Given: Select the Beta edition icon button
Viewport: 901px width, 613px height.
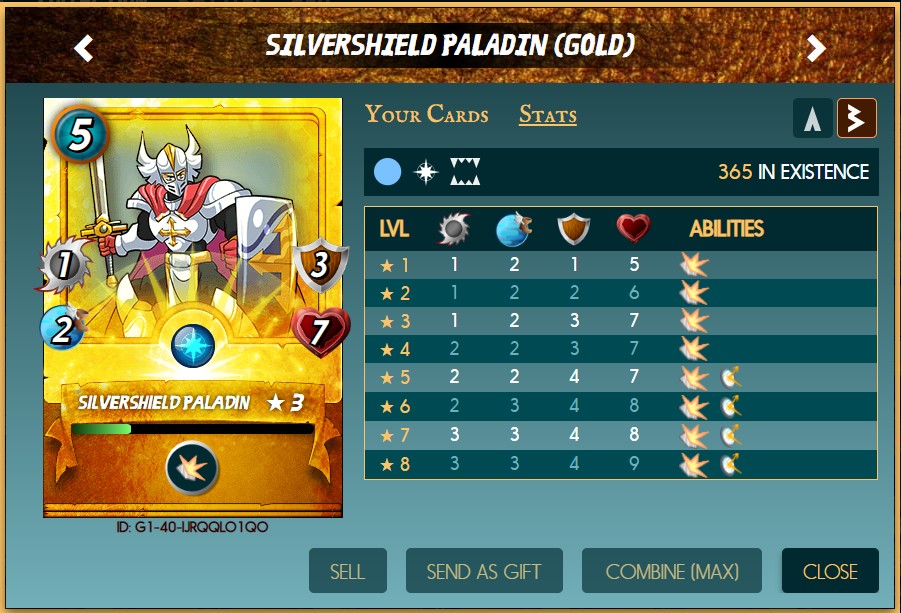Looking at the screenshot, I should point(857,118).
